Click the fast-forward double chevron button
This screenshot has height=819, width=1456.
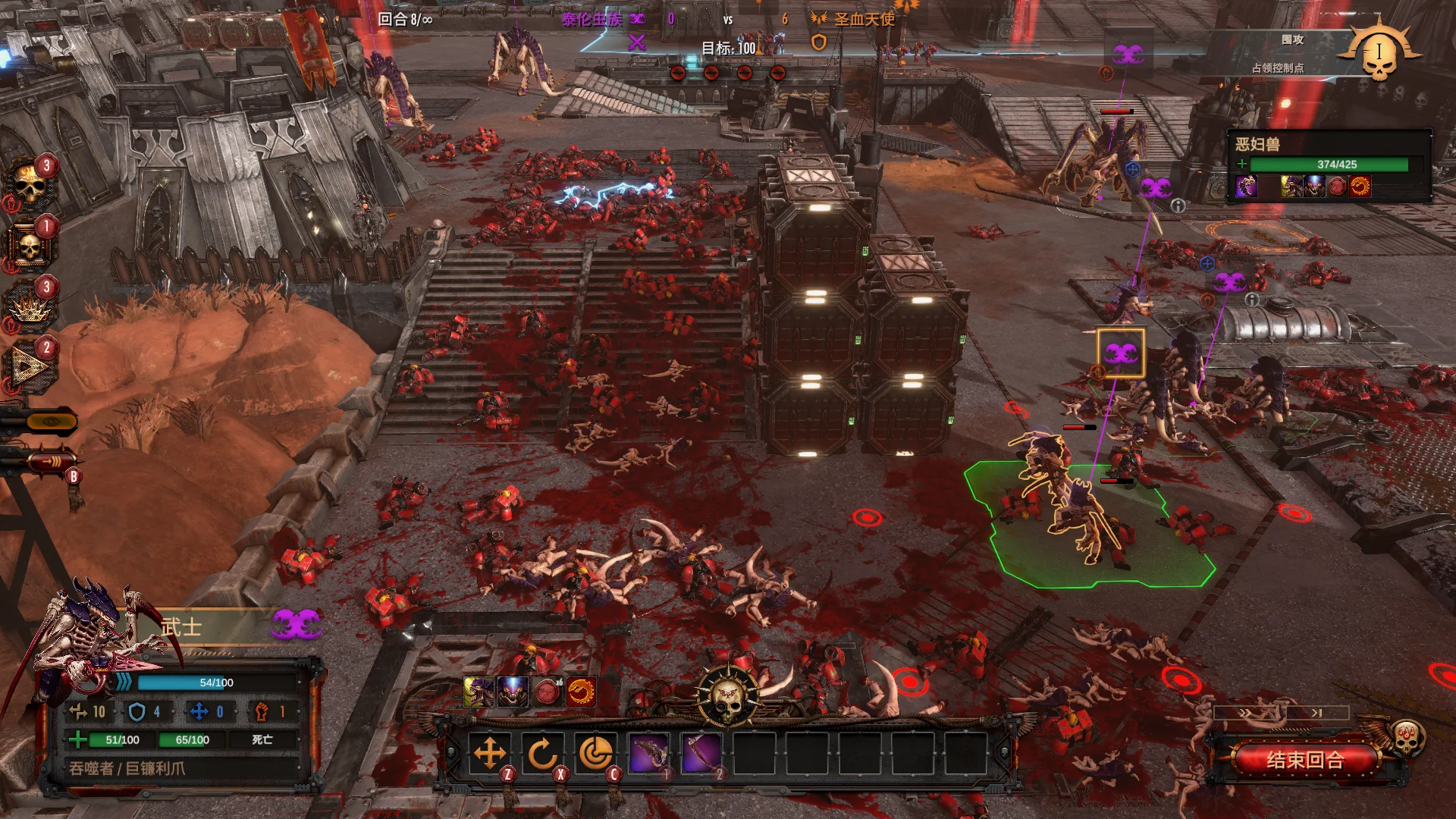[1247, 713]
